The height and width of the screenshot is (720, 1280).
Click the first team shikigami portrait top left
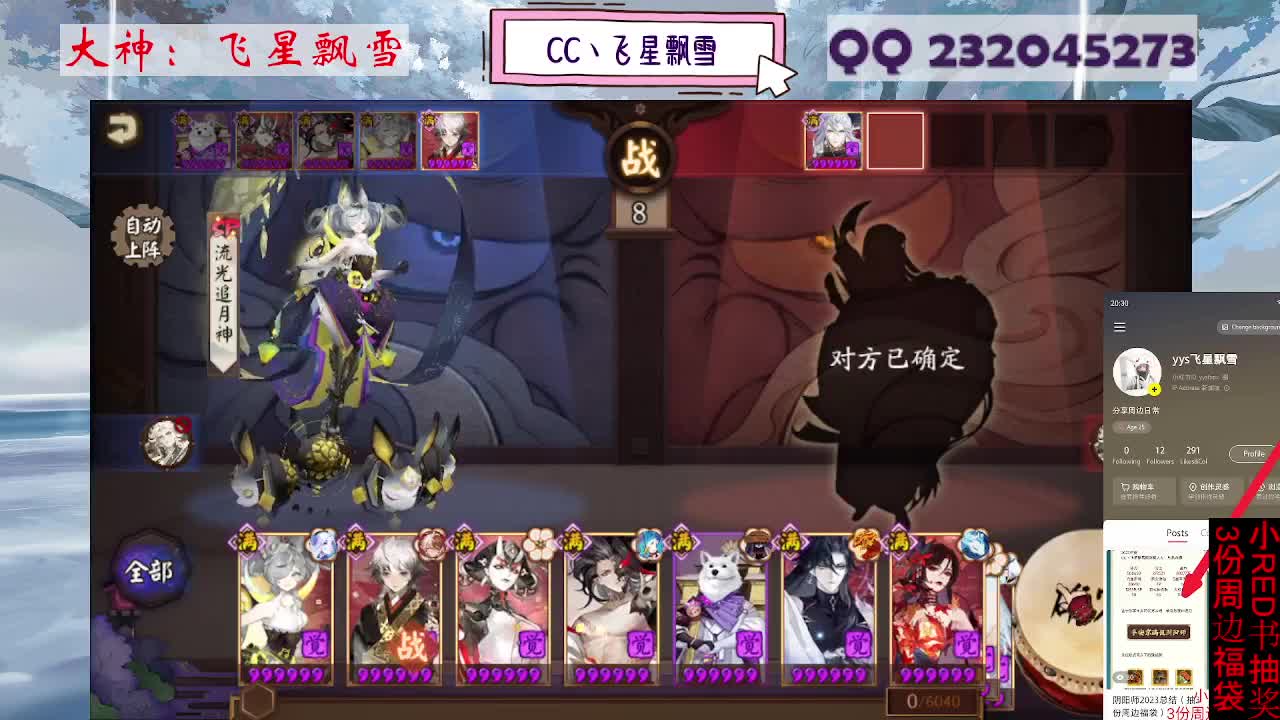coord(201,140)
